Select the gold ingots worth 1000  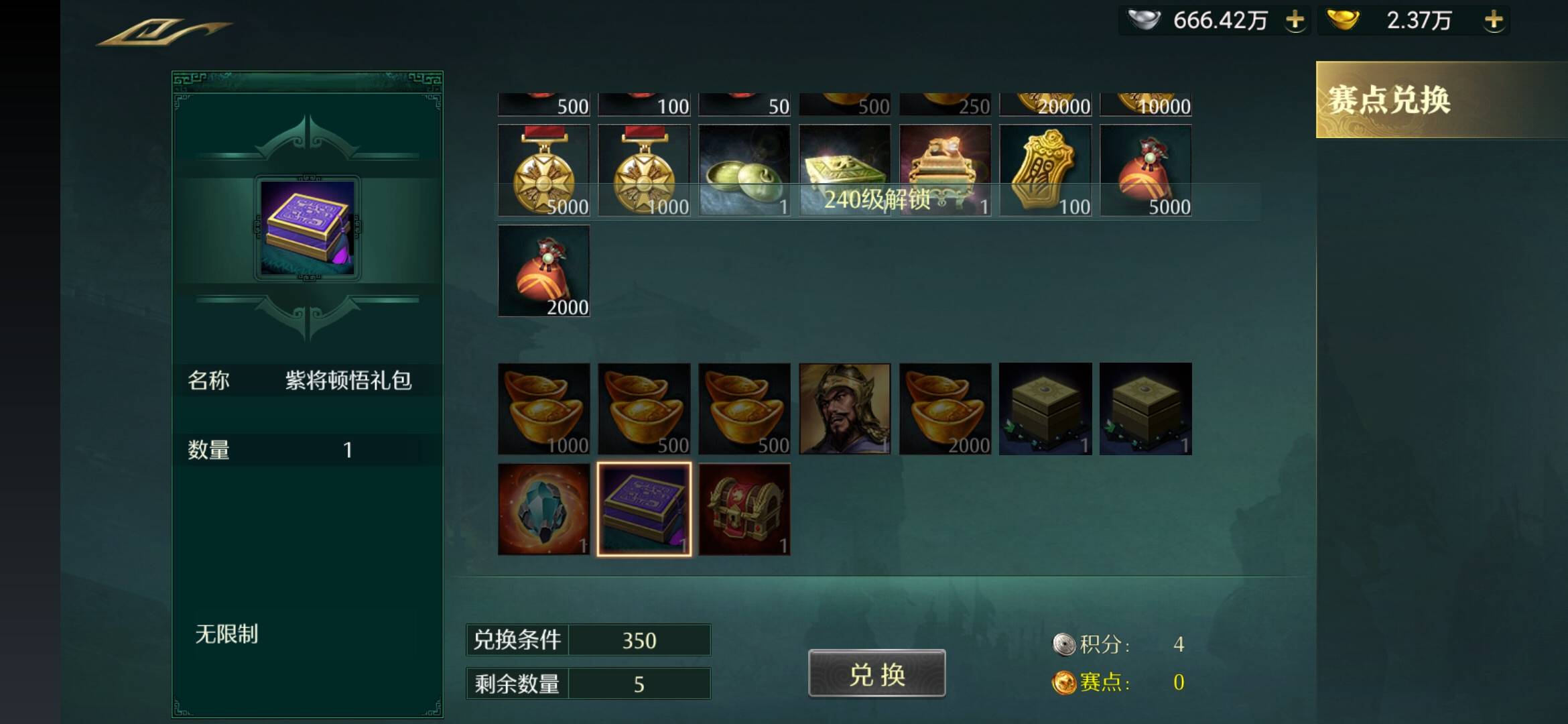click(x=543, y=409)
